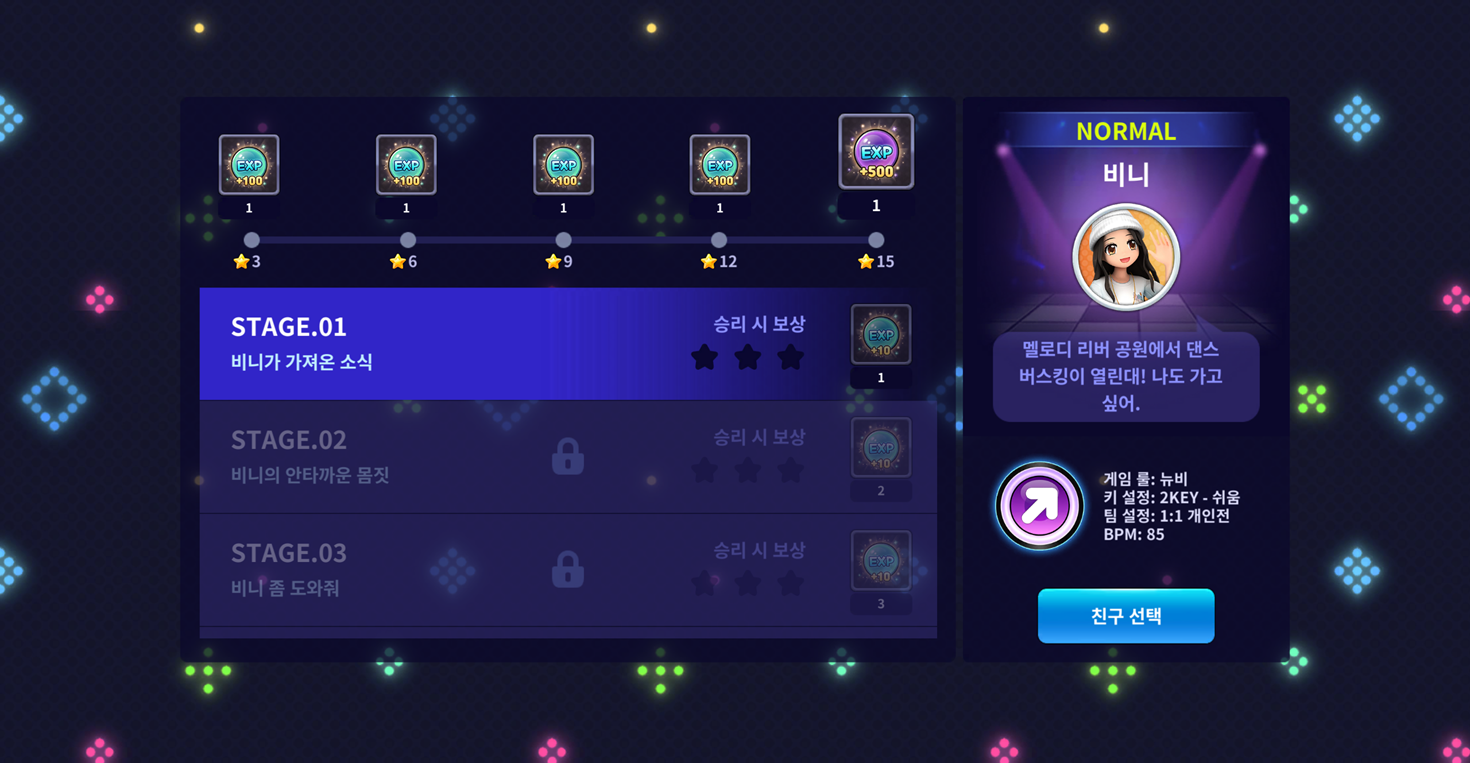Select 비니's character portrait
Image resolution: width=1470 pixels, height=763 pixels.
pyautogui.click(x=1126, y=256)
